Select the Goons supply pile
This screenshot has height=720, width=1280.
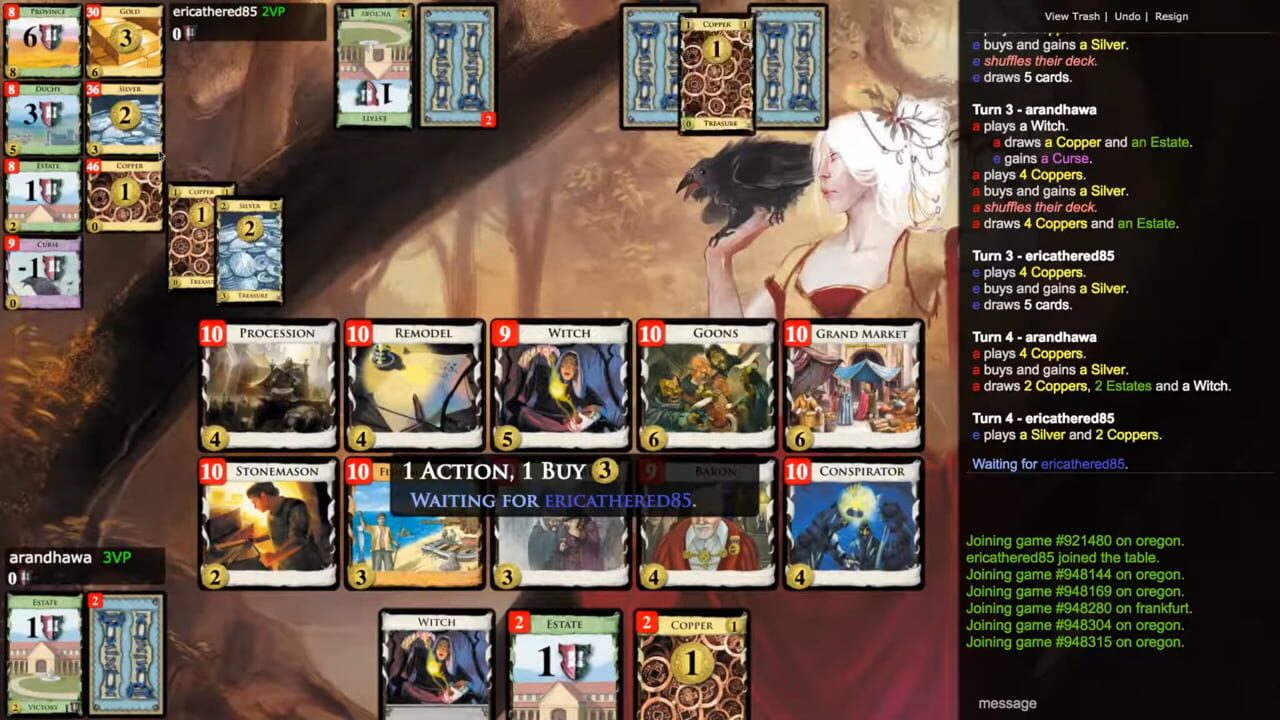pos(706,385)
